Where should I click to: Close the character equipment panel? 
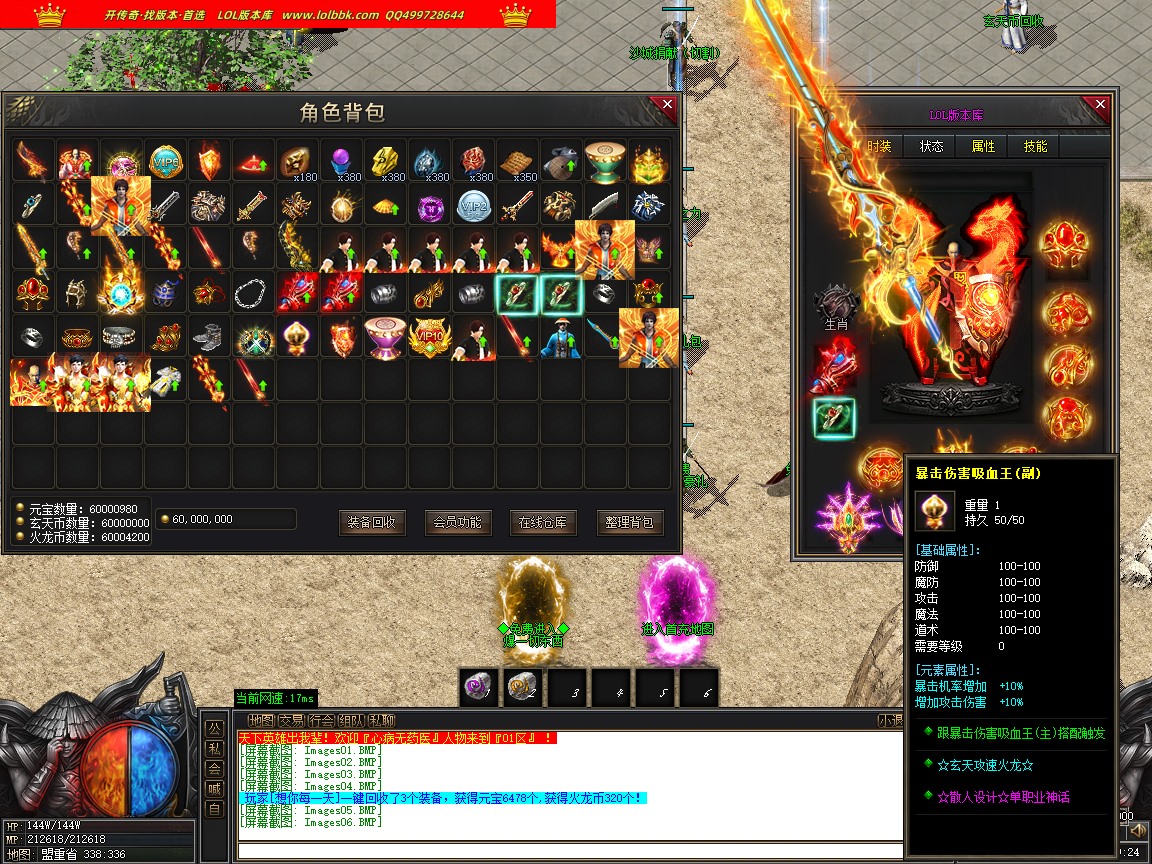coord(1100,105)
